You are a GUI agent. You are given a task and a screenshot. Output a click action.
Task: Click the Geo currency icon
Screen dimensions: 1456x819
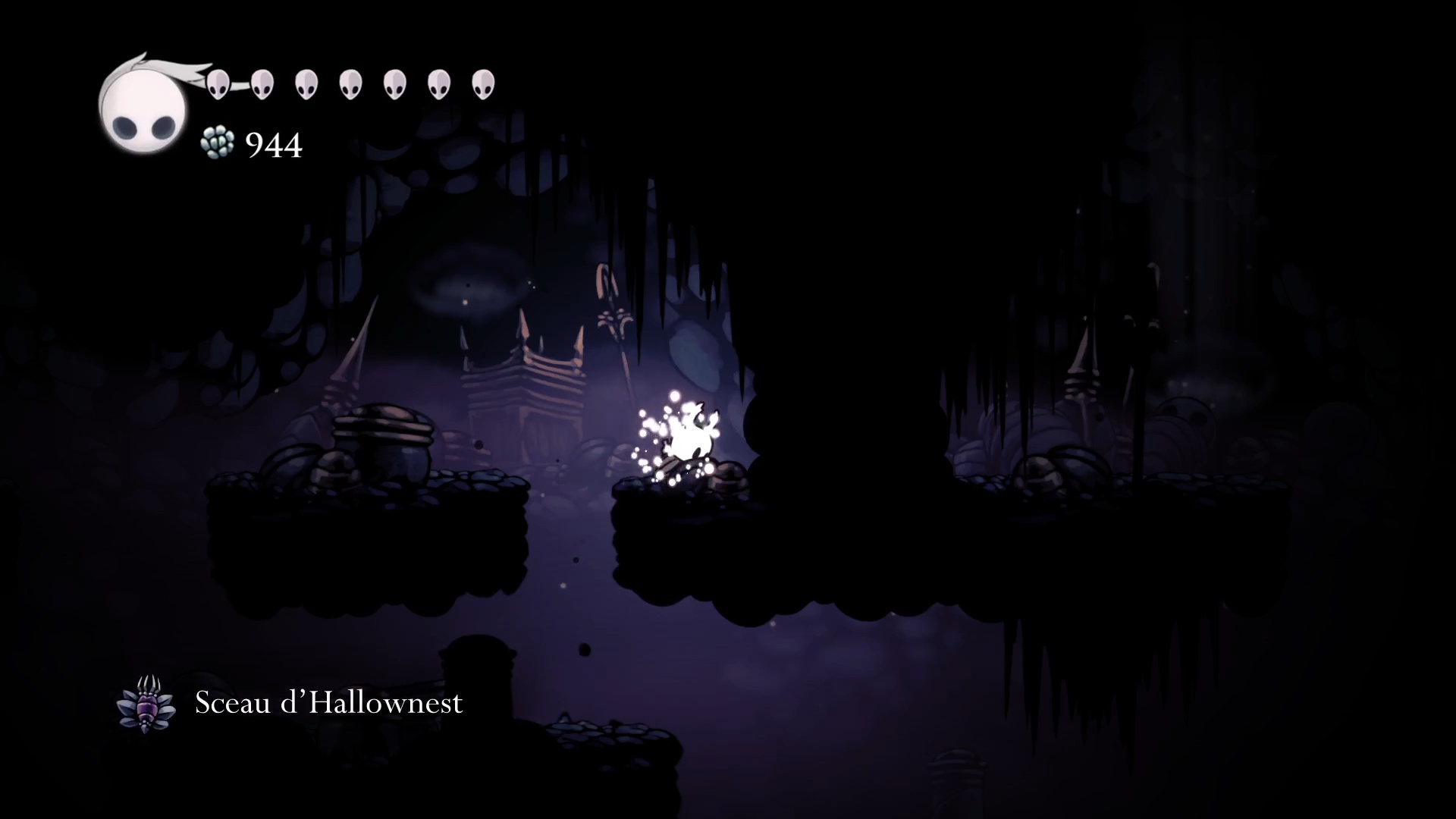click(218, 143)
